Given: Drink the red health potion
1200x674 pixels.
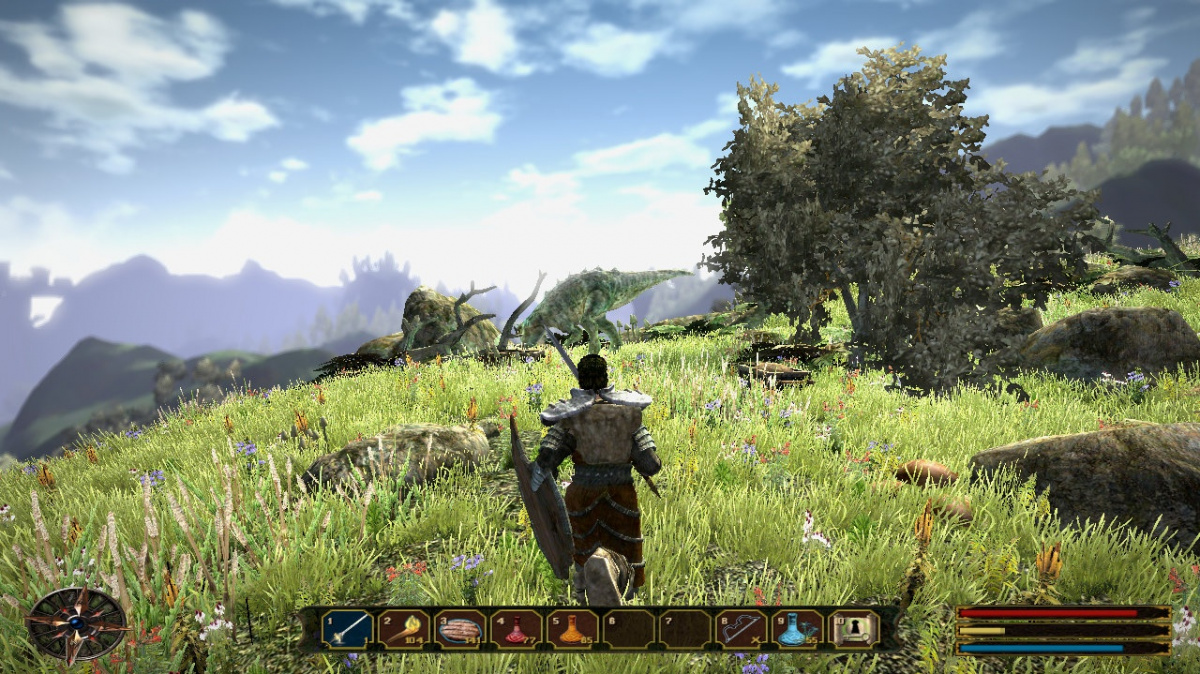Looking at the screenshot, I should tap(516, 629).
